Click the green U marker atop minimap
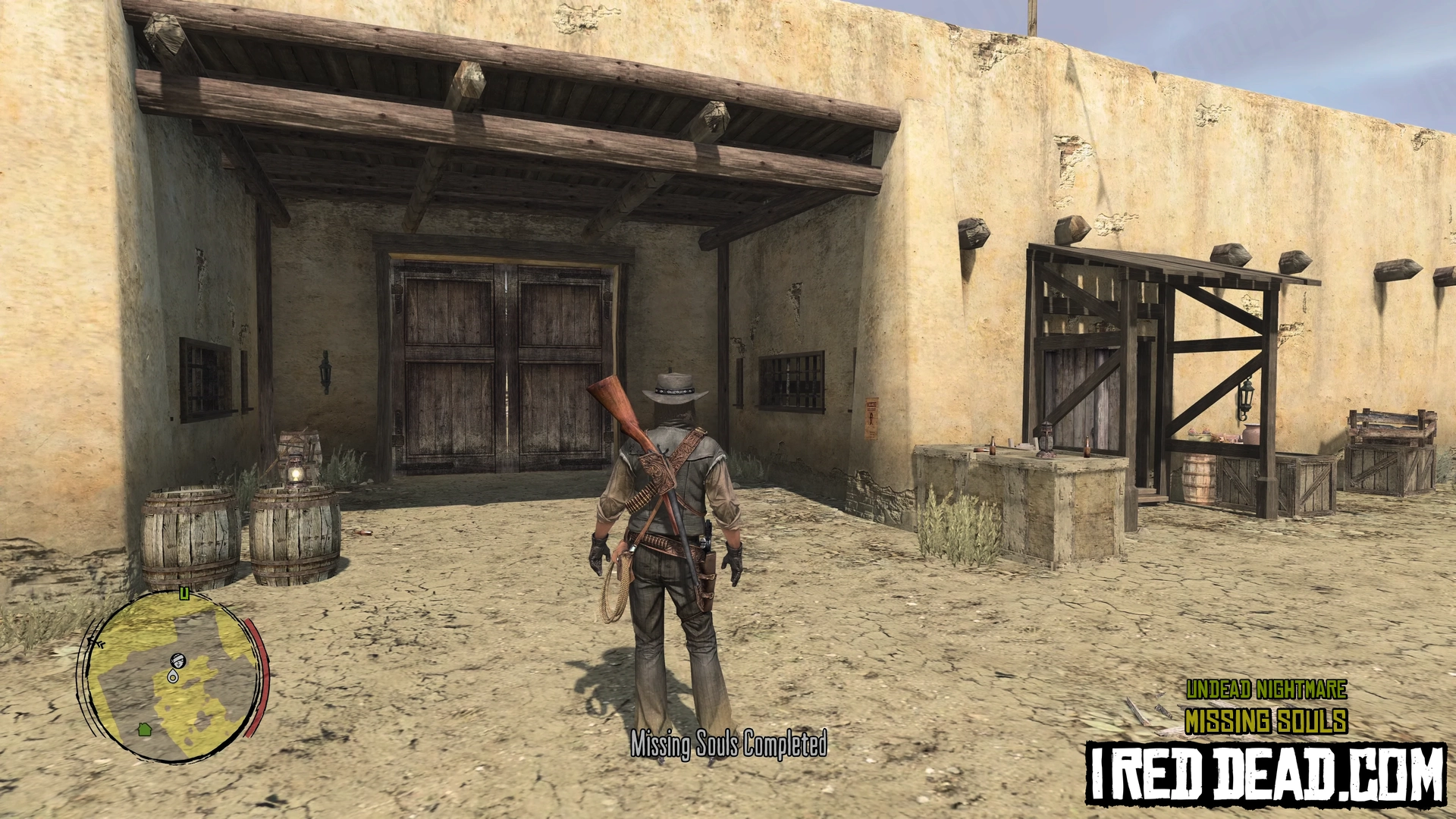 coord(184,594)
